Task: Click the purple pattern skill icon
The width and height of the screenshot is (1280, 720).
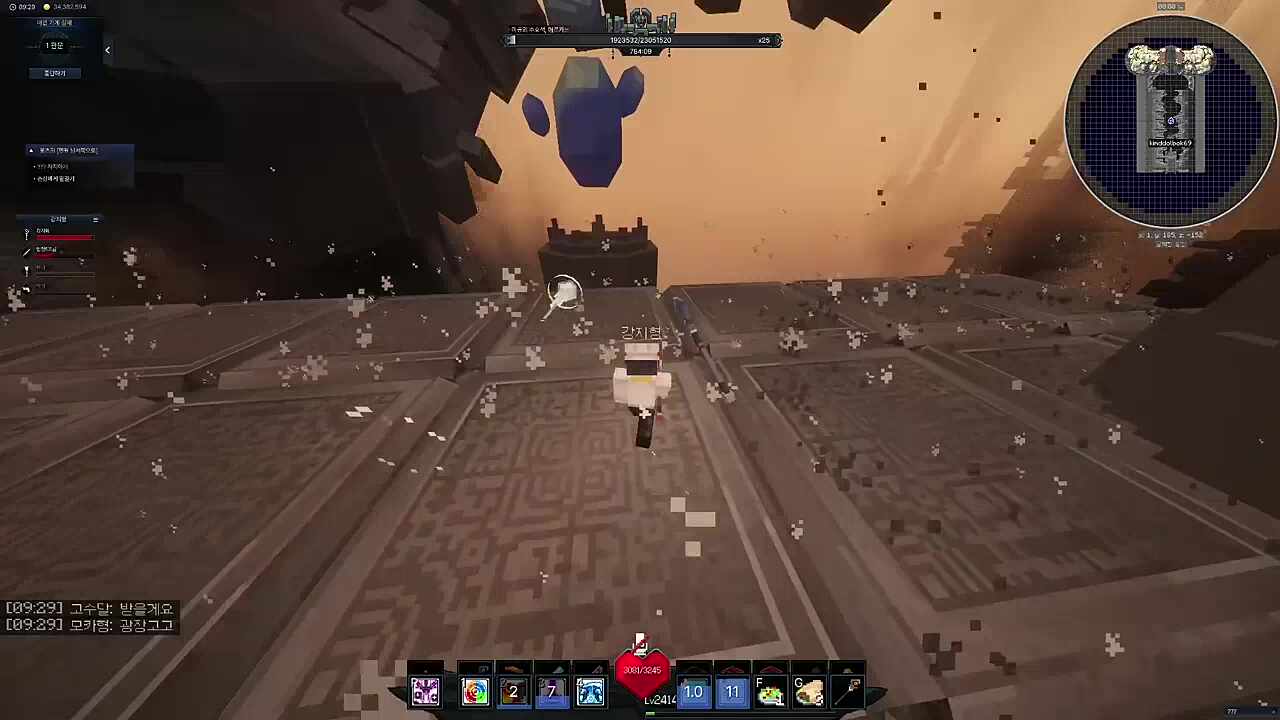Action: pyautogui.click(x=425, y=691)
